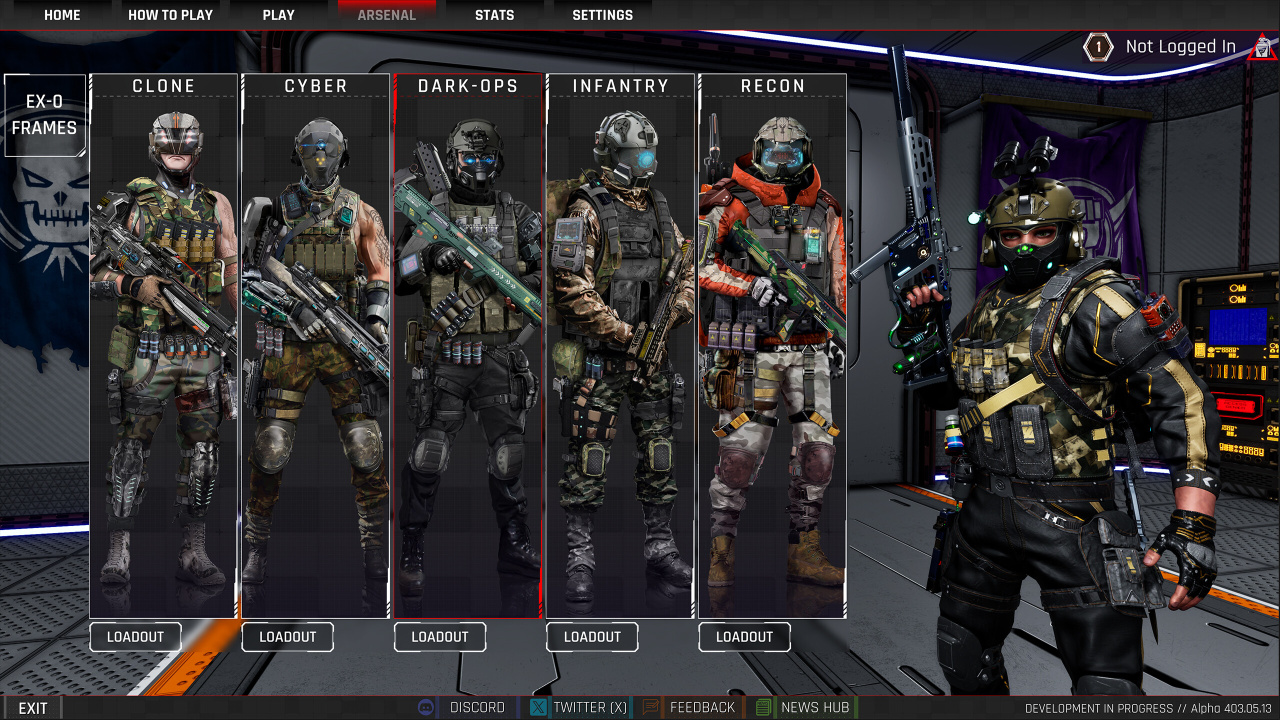The width and height of the screenshot is (1280, 720).
Task: Click the Not Logged In profile icon
Action: tap(1262, 47)
